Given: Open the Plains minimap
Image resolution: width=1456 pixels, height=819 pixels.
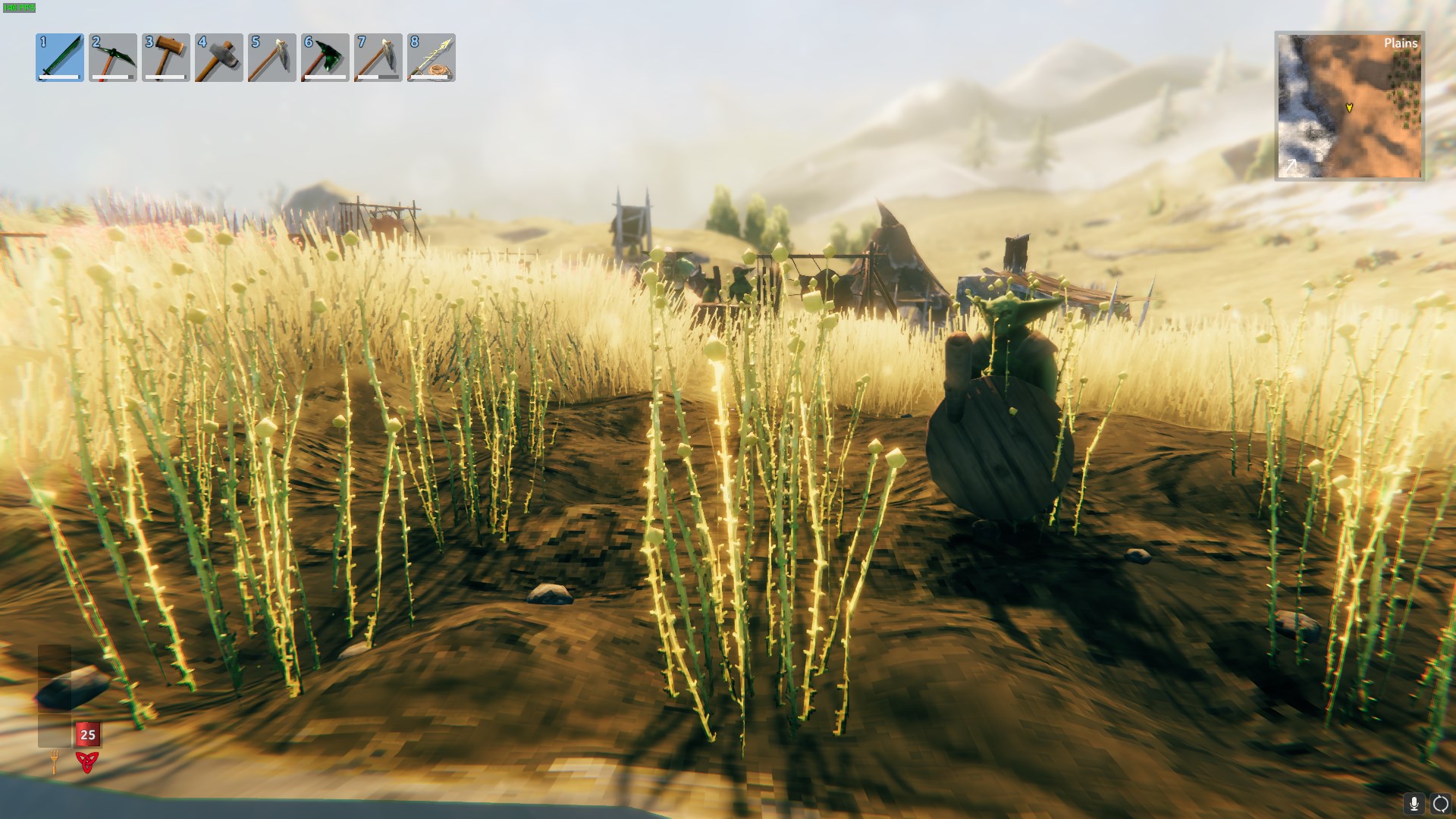Looking at the screenshot, I should (1349, 106).
